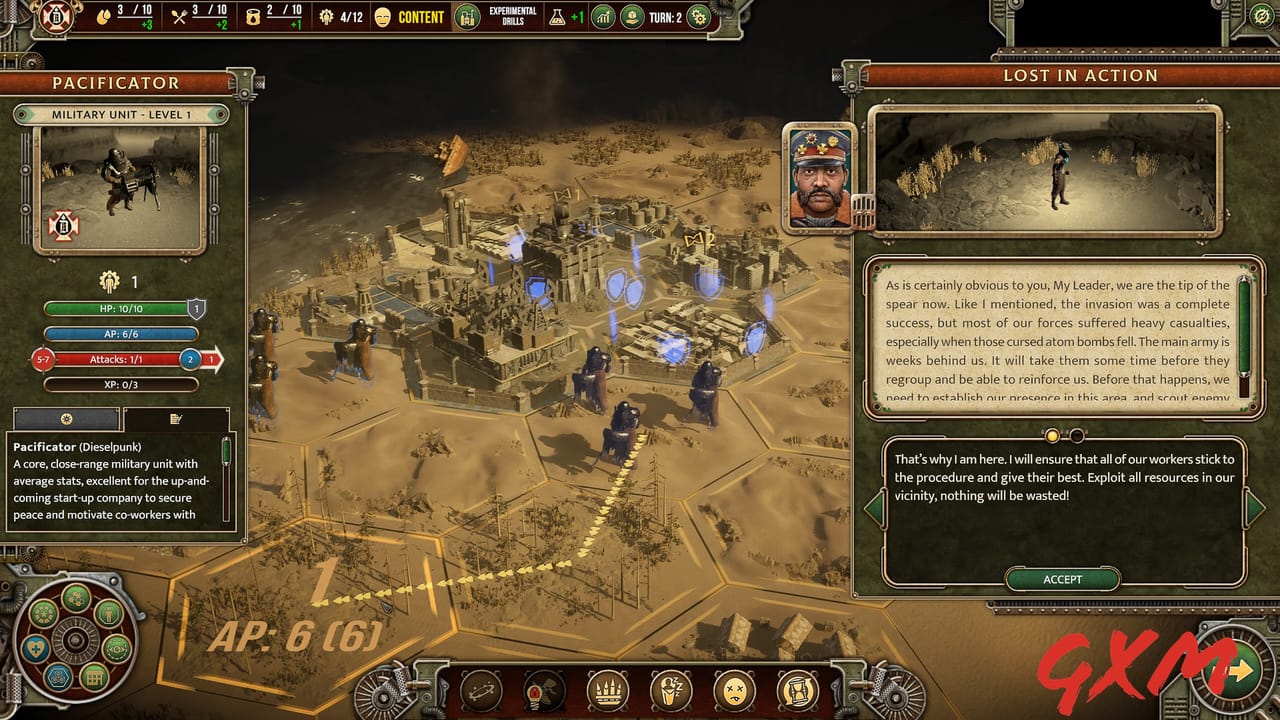The image size is (1280, 720).
Task: Open the building icon on the radial wheel
Action: click(93, 678)
